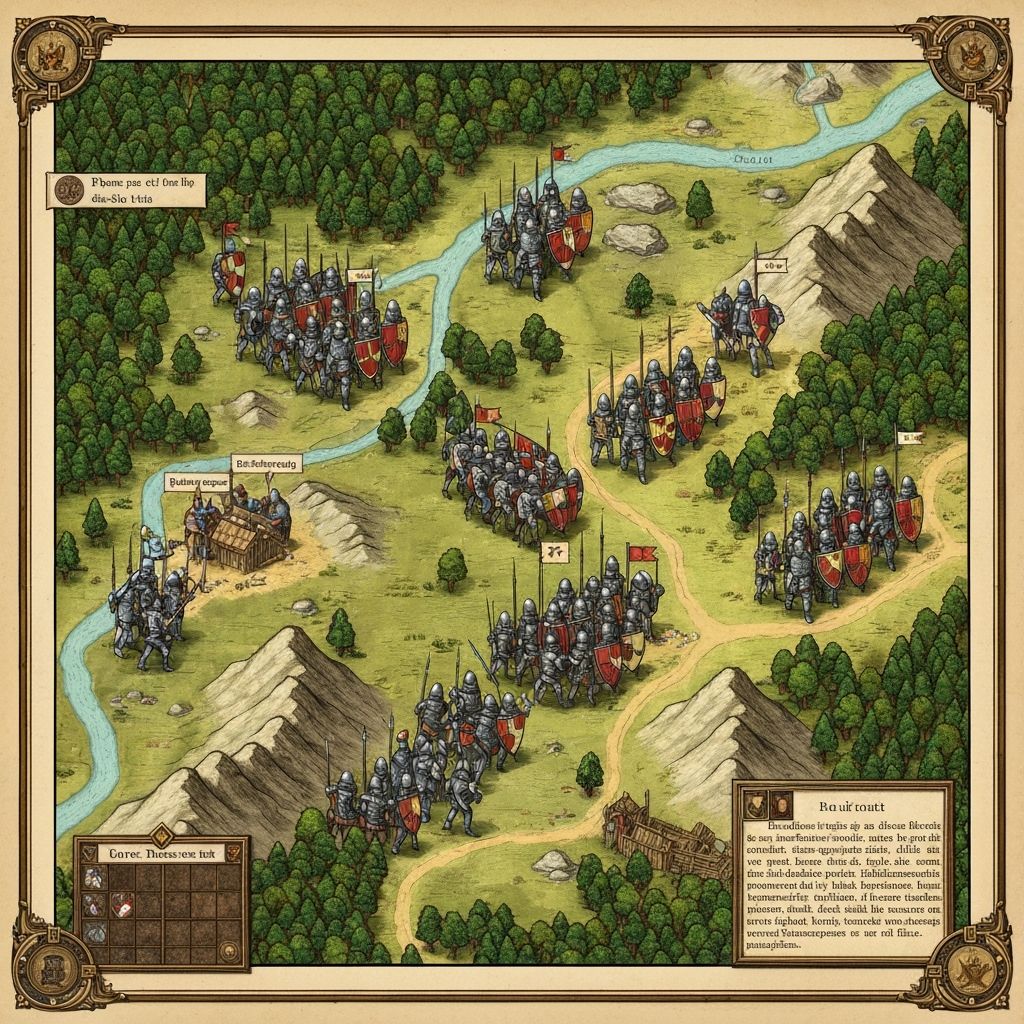Click the round emblem on the objective banner
Image resolution: width=1024 pixels, height=1024 pixels.
point(67,189)
